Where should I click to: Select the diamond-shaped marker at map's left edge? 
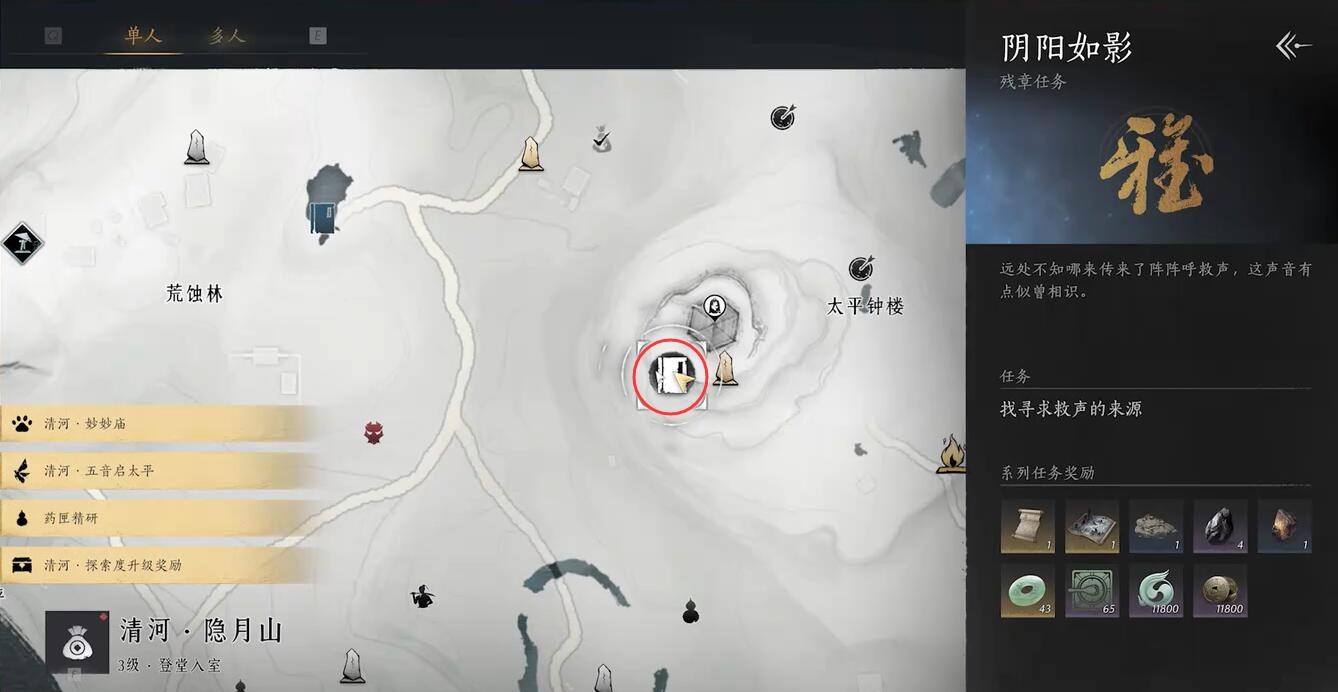point(22,242)
